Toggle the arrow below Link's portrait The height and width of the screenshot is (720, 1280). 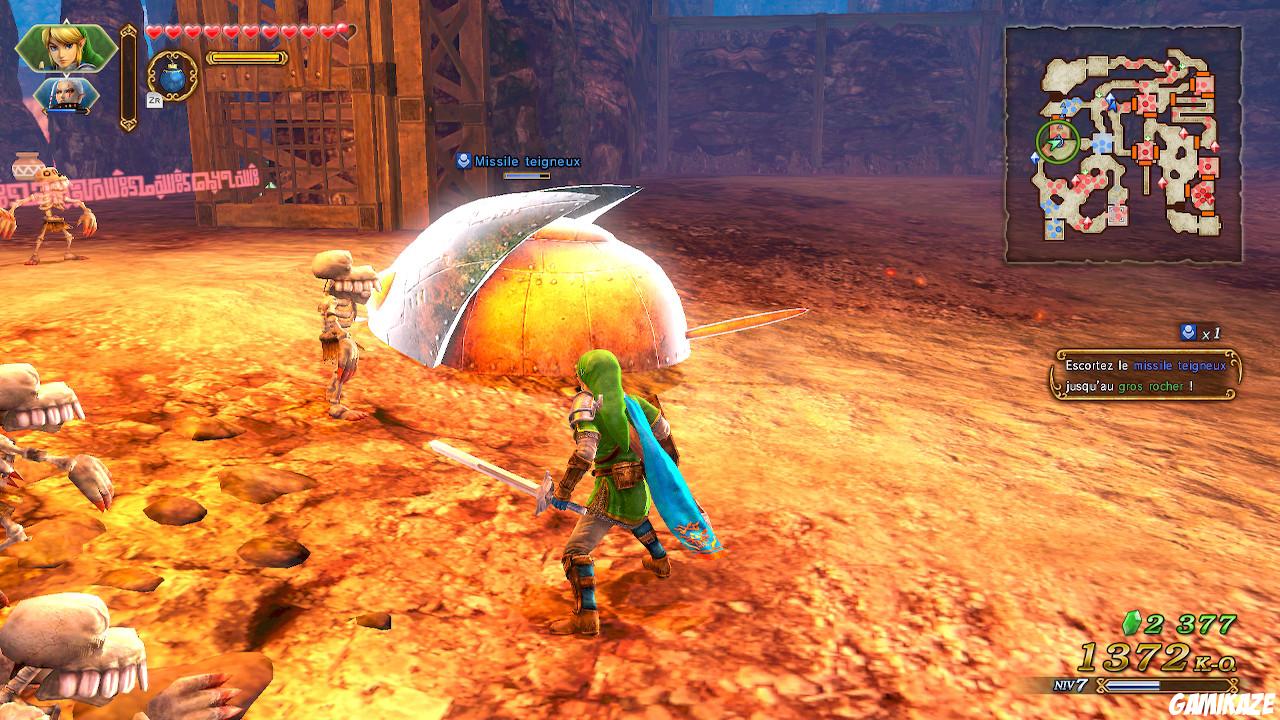(66, 76)
